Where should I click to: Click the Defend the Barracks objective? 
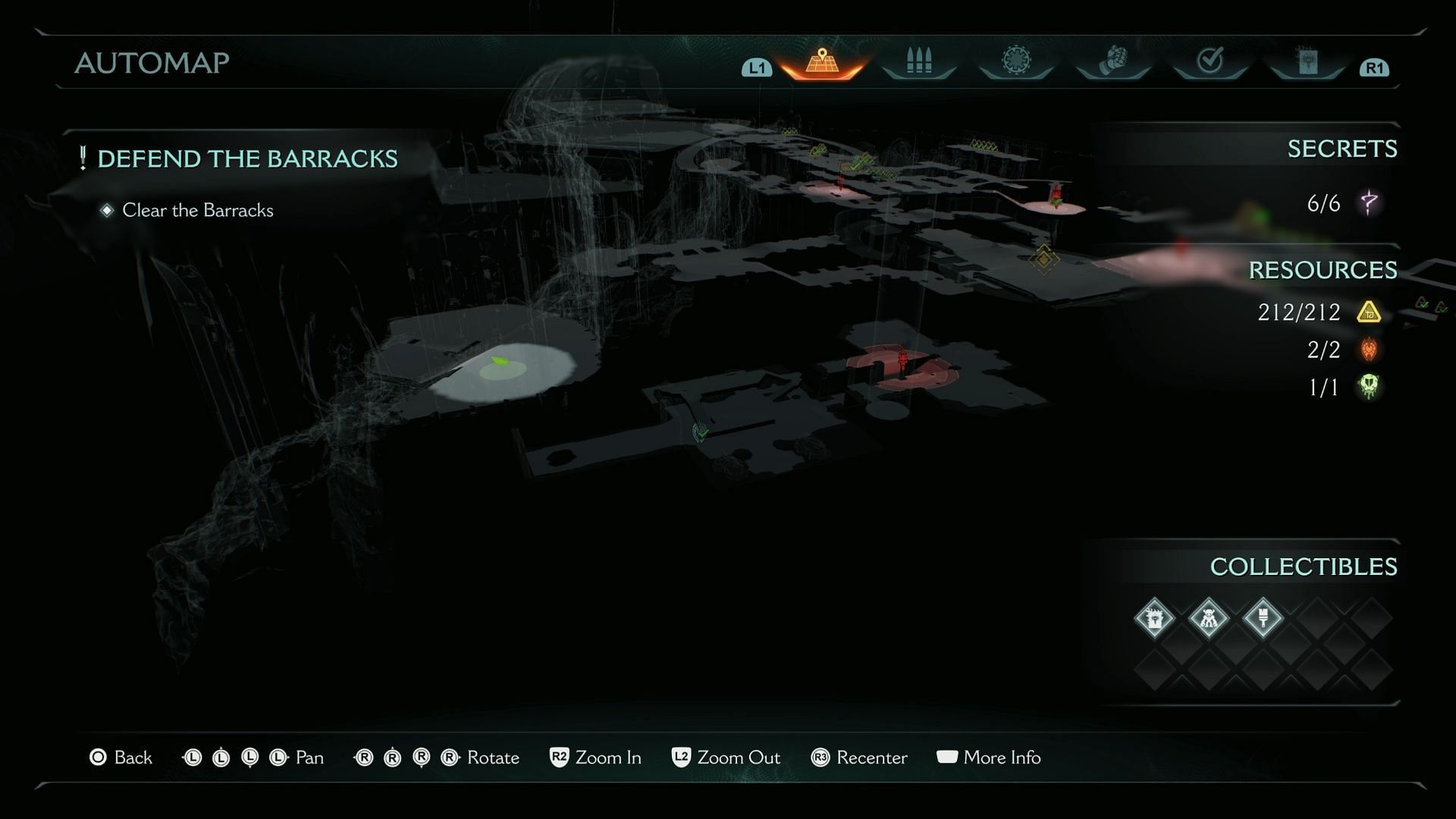pyautogui.click(x=247, y=158)
